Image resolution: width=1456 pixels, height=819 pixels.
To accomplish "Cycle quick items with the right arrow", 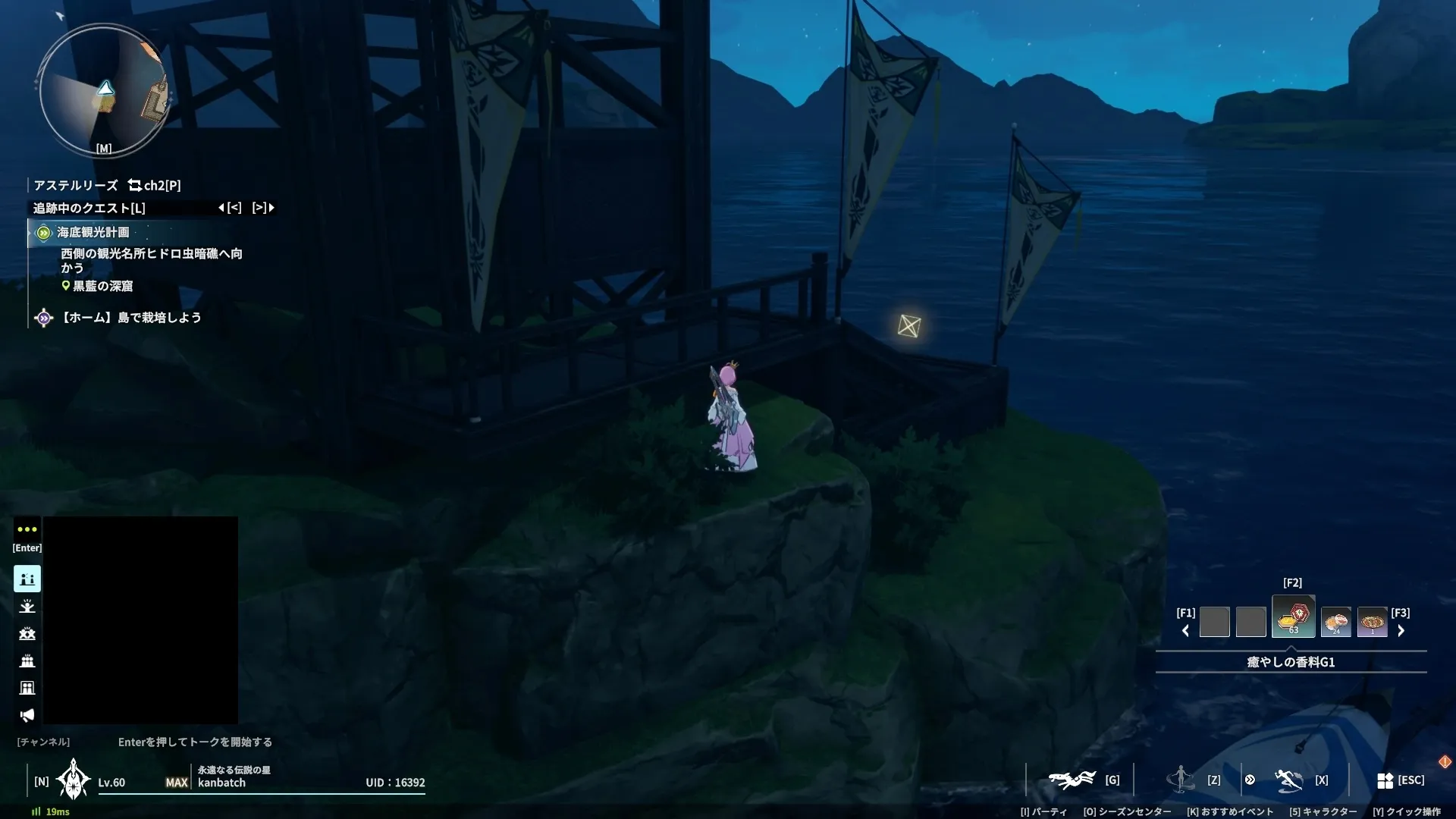I will 1401,631.
